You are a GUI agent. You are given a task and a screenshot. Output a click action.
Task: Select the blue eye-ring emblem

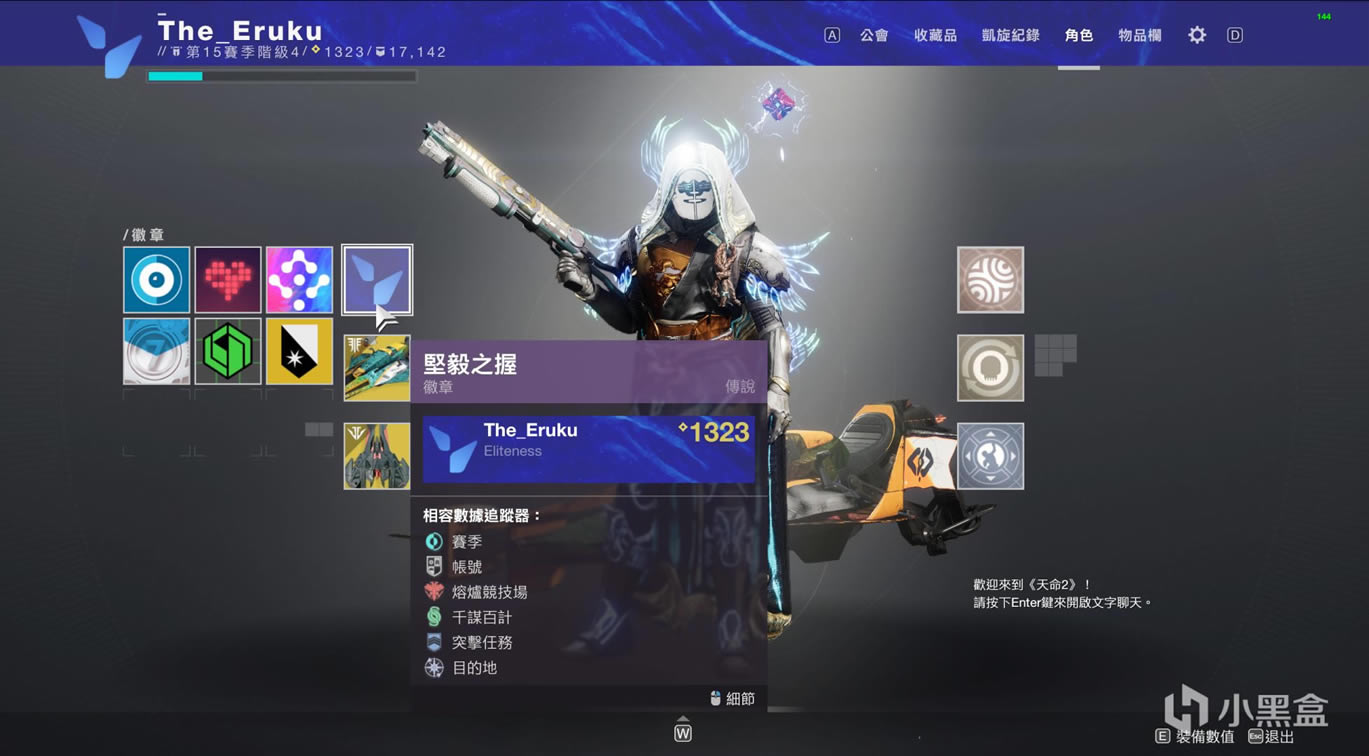pyautogui.click(x=157, y=280)
